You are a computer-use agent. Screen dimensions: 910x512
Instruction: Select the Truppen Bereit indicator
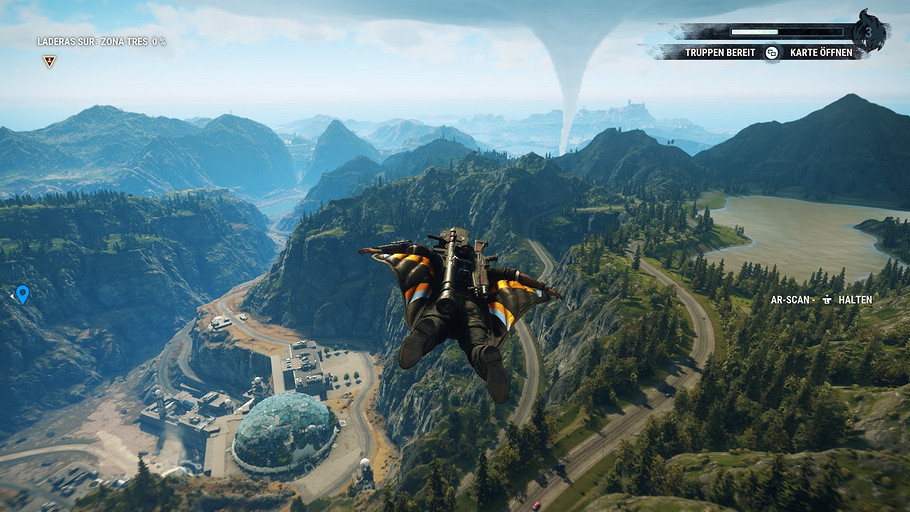click(720, 52)
